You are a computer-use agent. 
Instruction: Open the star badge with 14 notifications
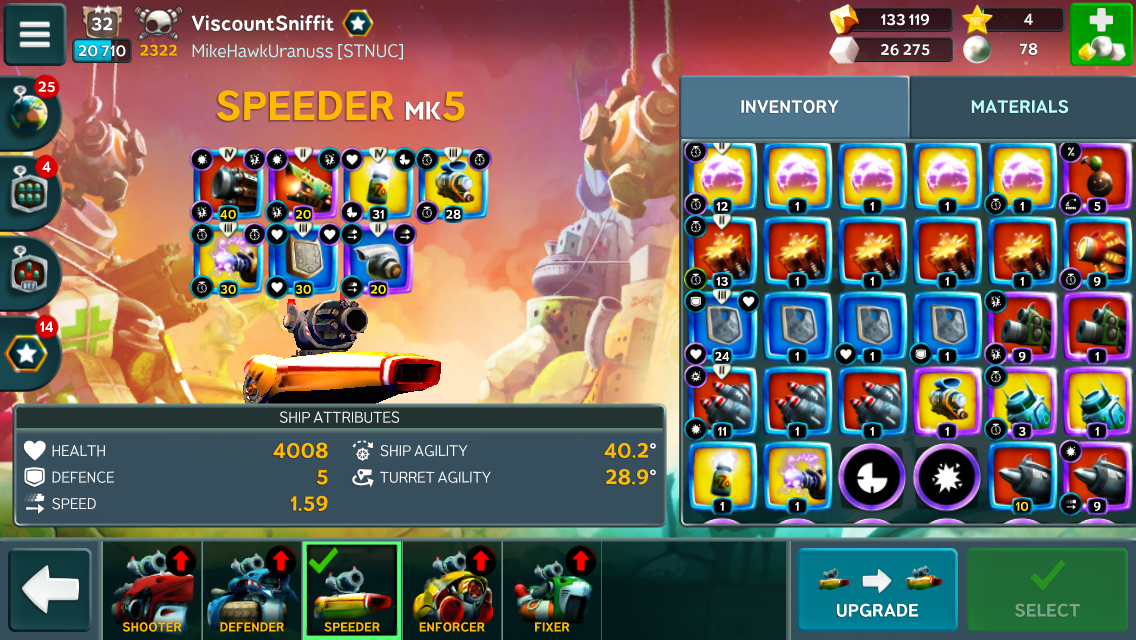(30, 350)
